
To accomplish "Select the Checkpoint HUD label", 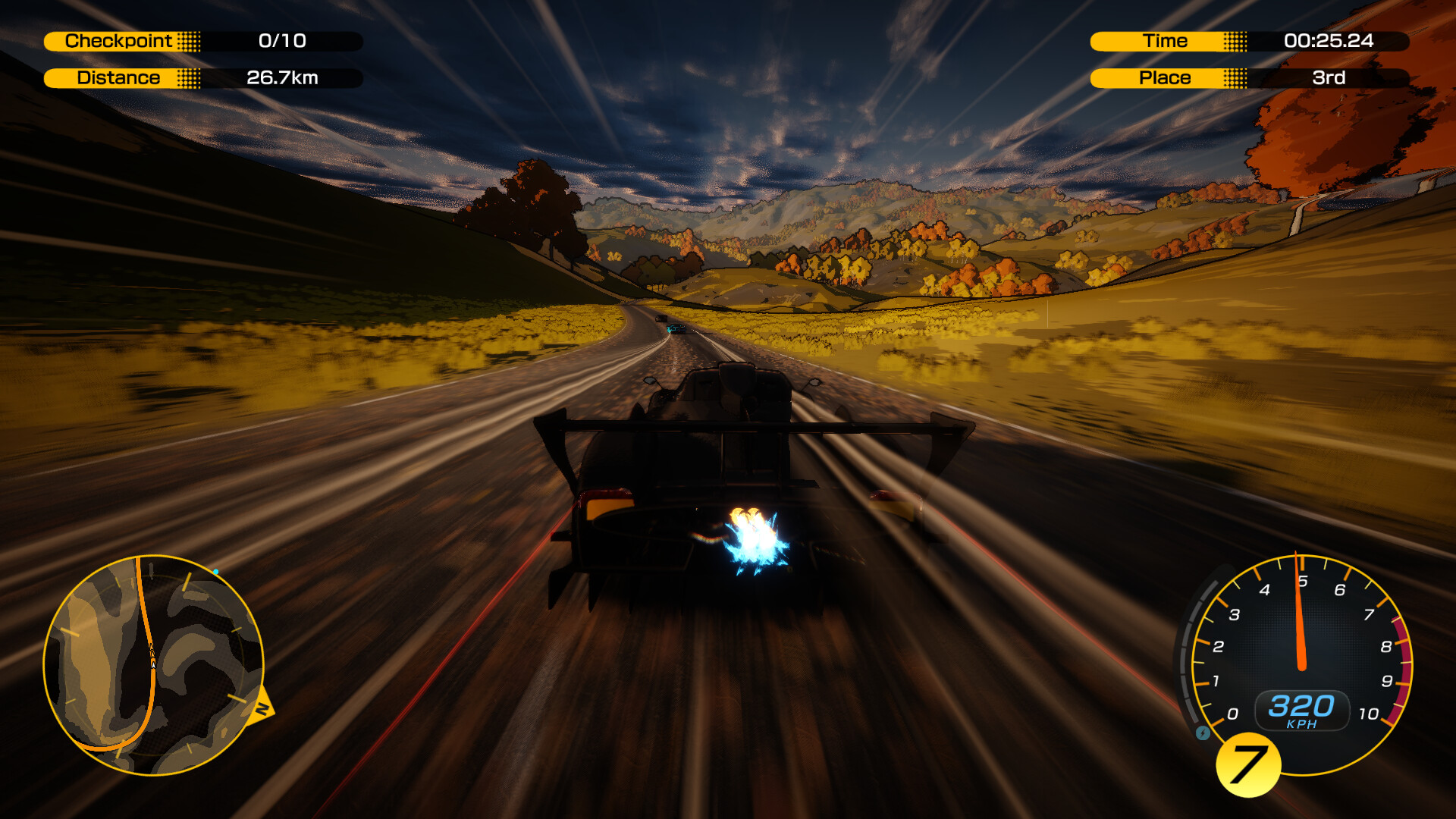I will (x=118, y=42).
